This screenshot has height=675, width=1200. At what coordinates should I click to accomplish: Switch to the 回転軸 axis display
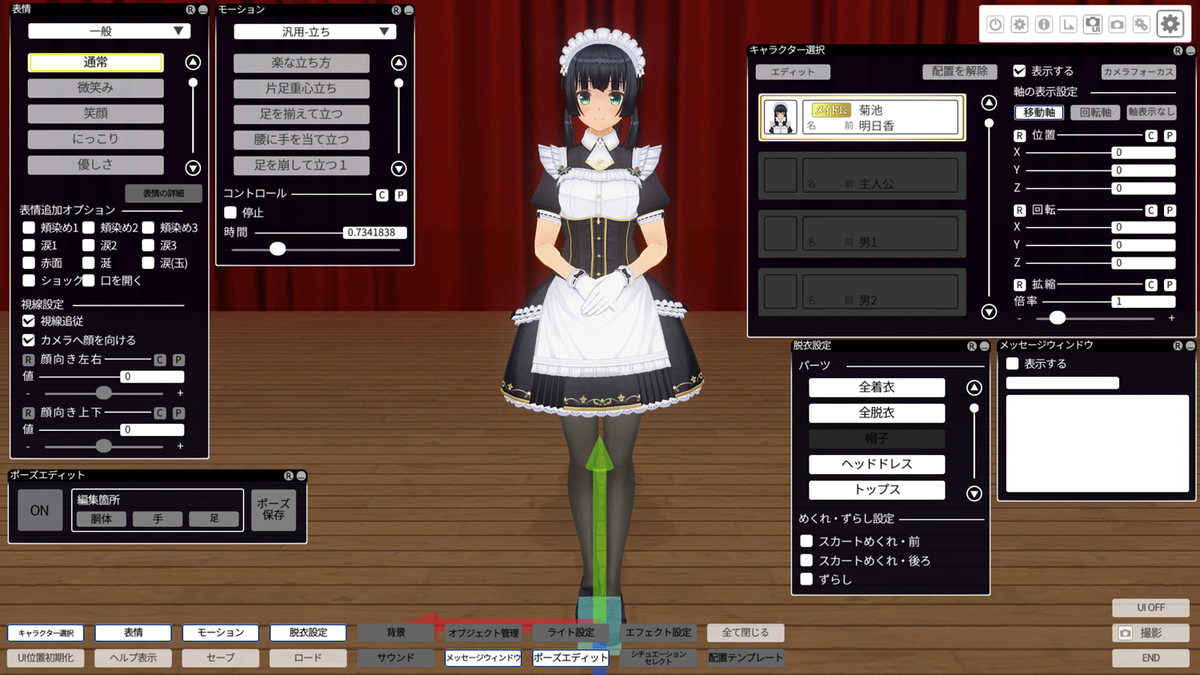click(x=1094, y=113)
